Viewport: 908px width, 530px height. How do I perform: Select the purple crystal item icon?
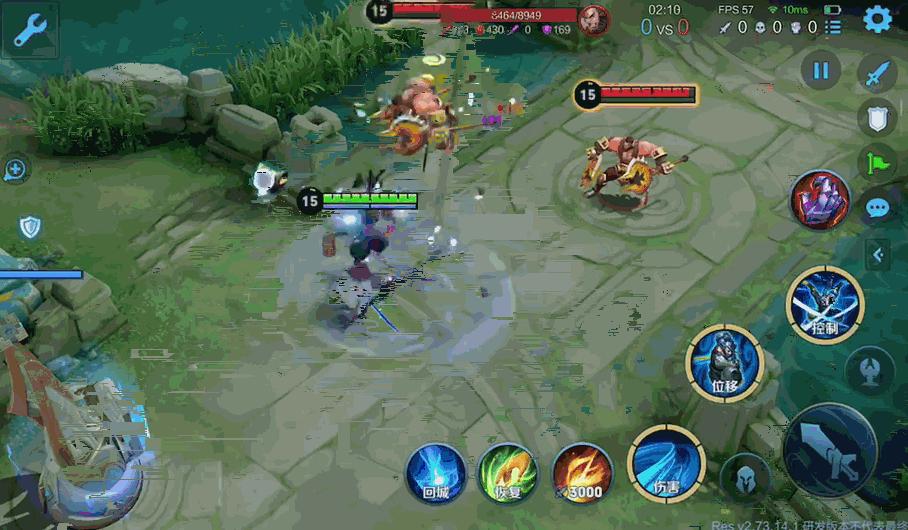[820, 200]
